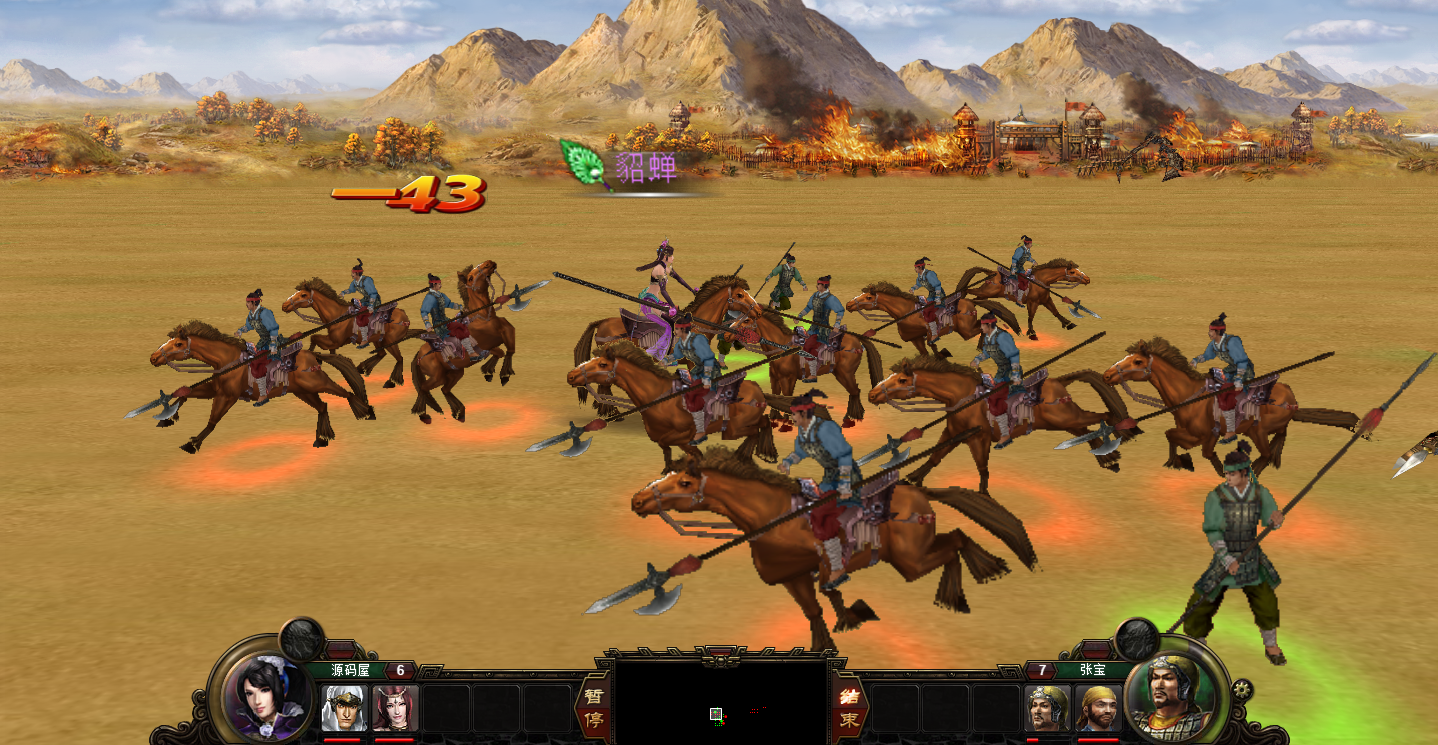Select the white-hooded general portrait
Screen dimensions: 1438x745
point(345,708)
